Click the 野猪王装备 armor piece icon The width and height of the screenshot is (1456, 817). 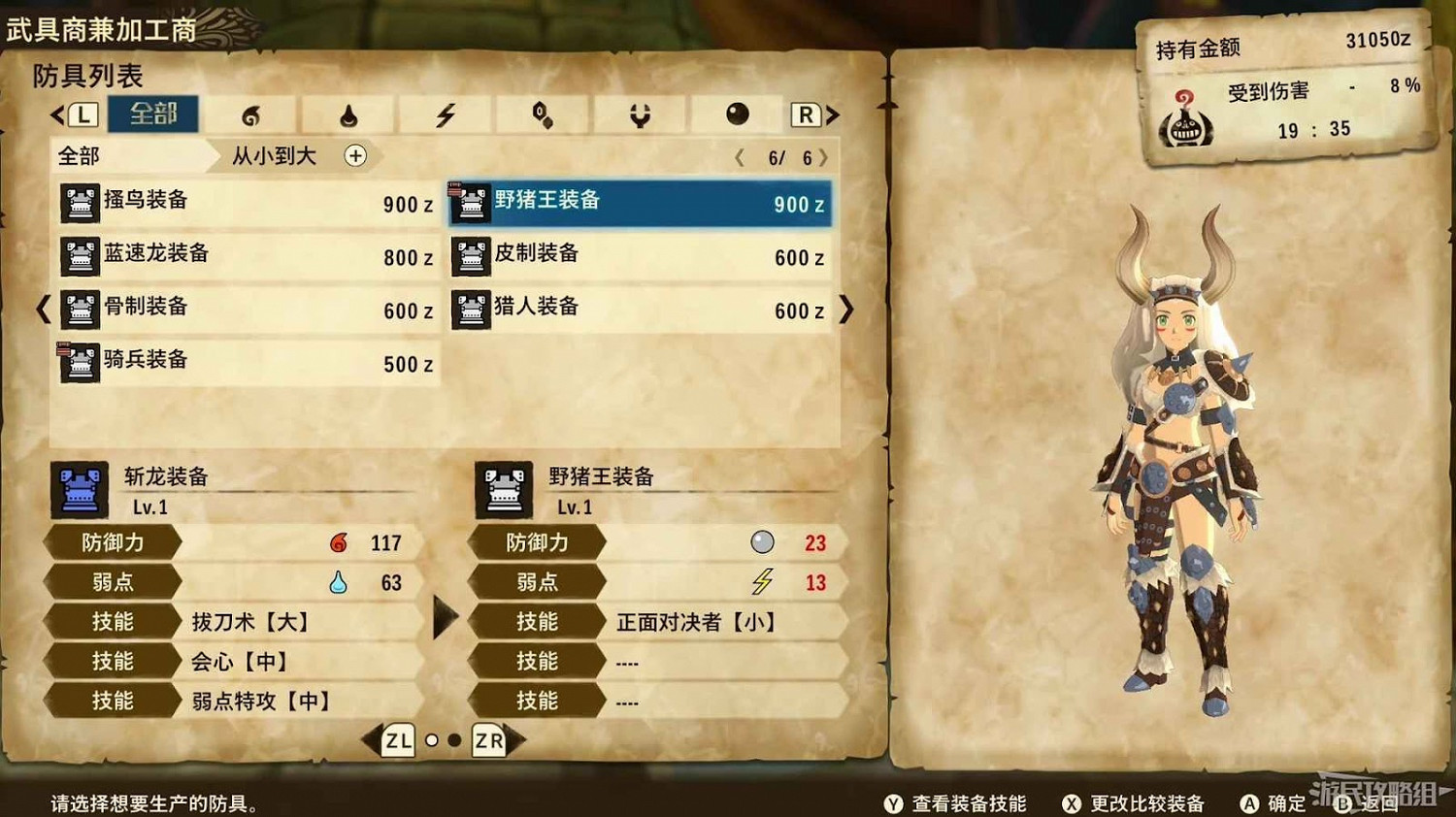pyautogui.click(x=470, y=204)
